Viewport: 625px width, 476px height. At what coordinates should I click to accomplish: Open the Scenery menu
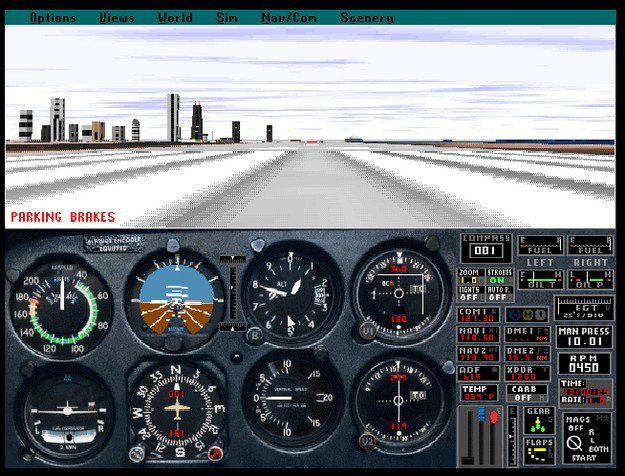click(x=366, y=17)
